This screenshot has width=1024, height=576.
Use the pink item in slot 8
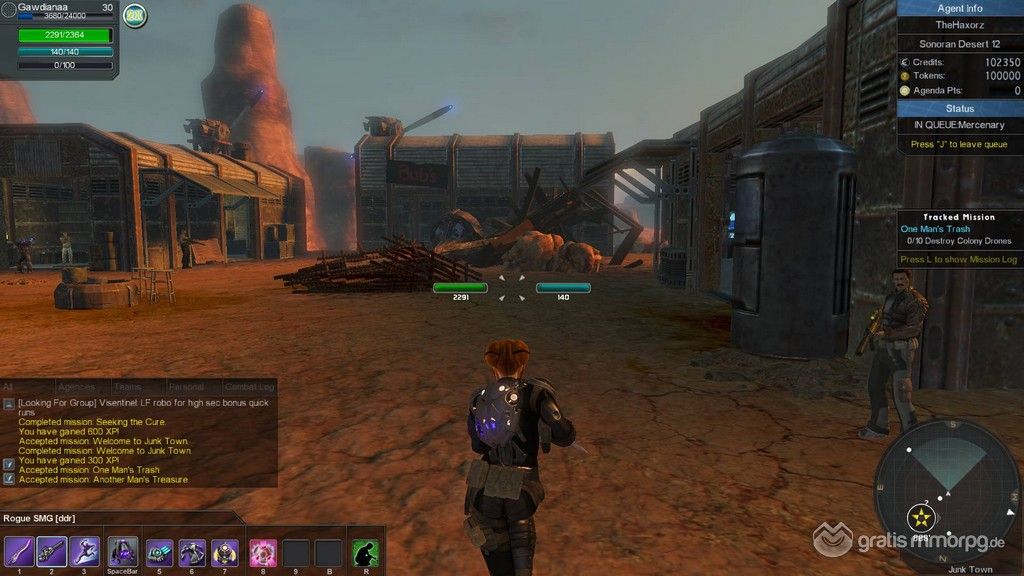(x=263, y=552)
